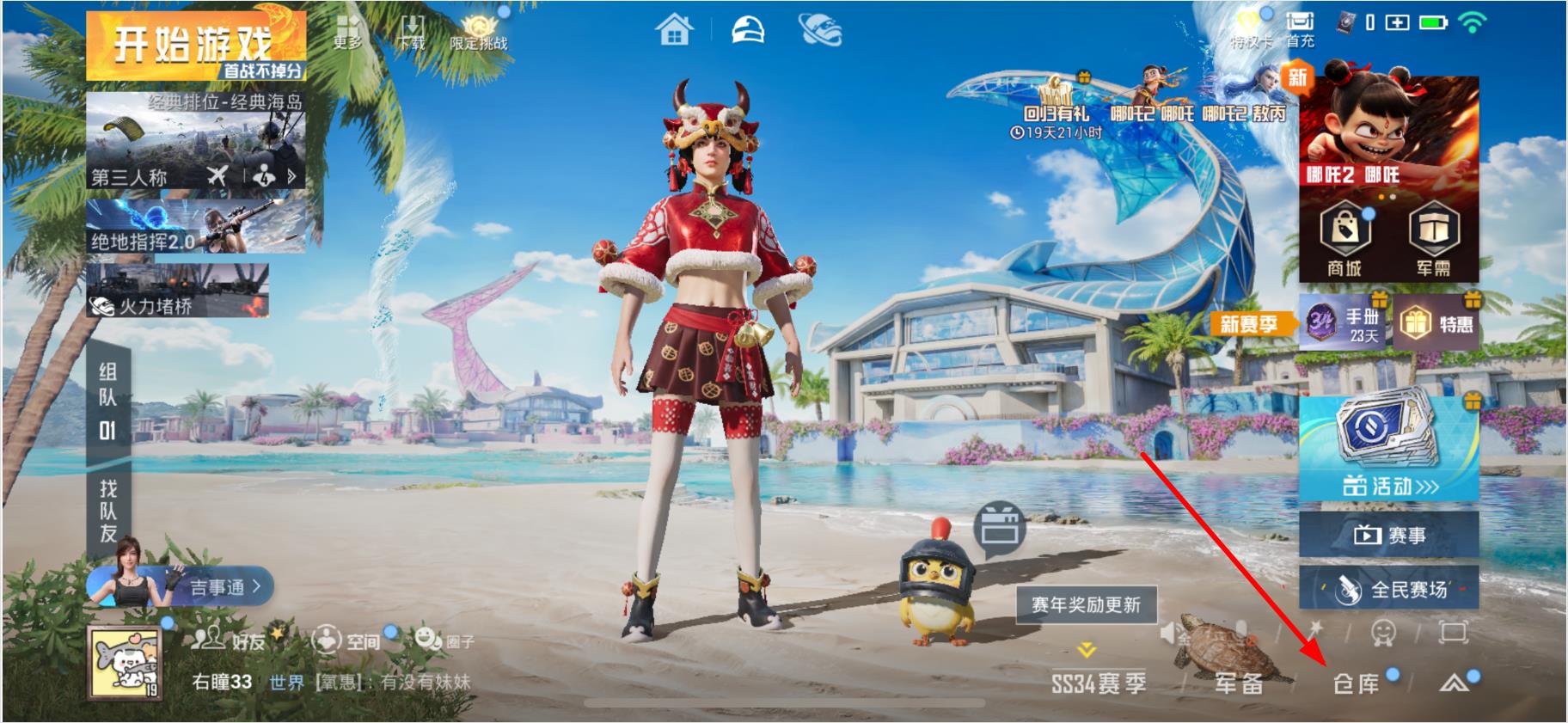Open the 军备 armory menu

click(x=1239, y=683)
